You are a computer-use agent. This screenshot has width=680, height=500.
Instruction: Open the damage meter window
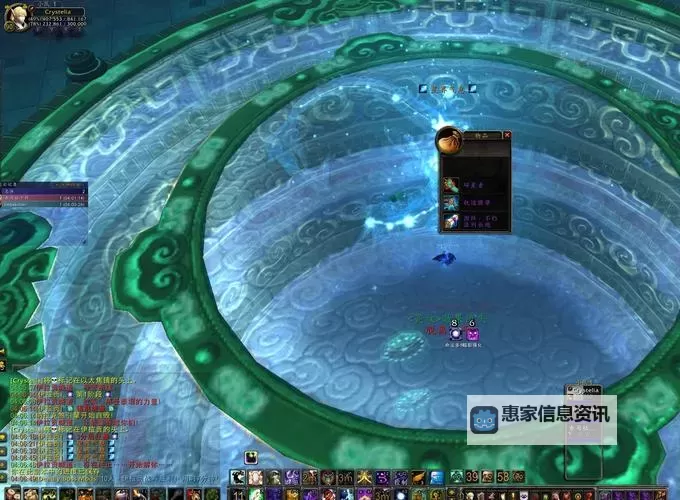point(42,197)
